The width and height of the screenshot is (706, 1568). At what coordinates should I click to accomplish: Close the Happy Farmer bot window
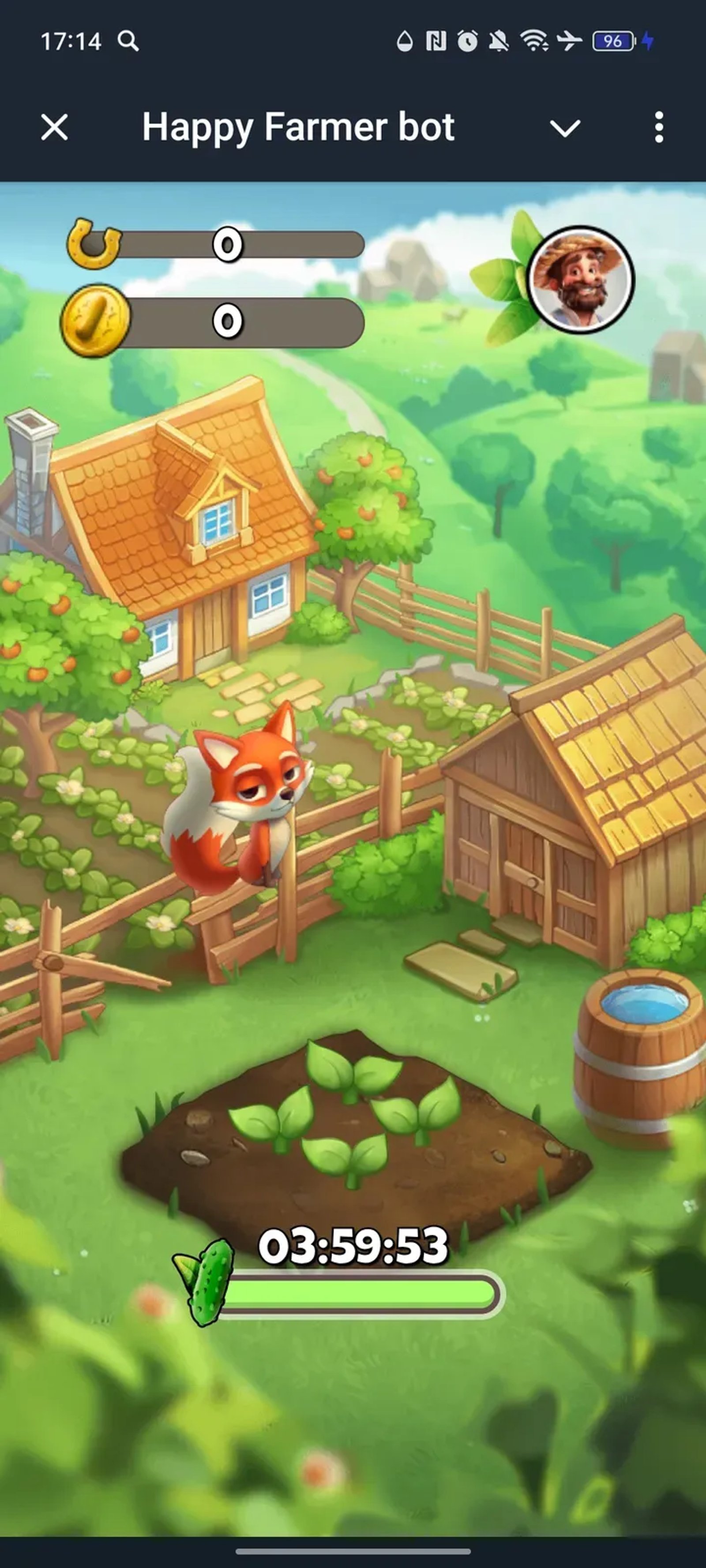pyautogui.click(x=53, y=128)
